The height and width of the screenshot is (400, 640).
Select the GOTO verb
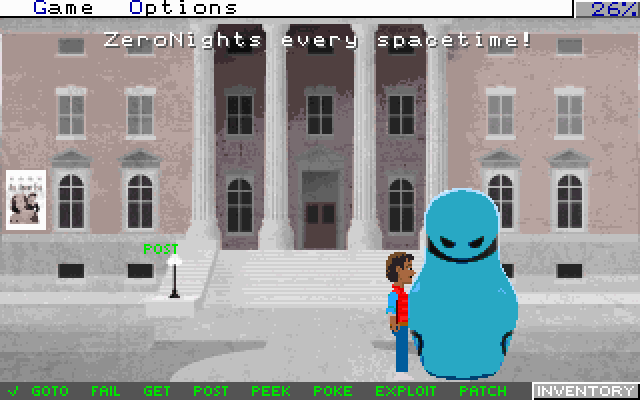[x=50, y=391]
